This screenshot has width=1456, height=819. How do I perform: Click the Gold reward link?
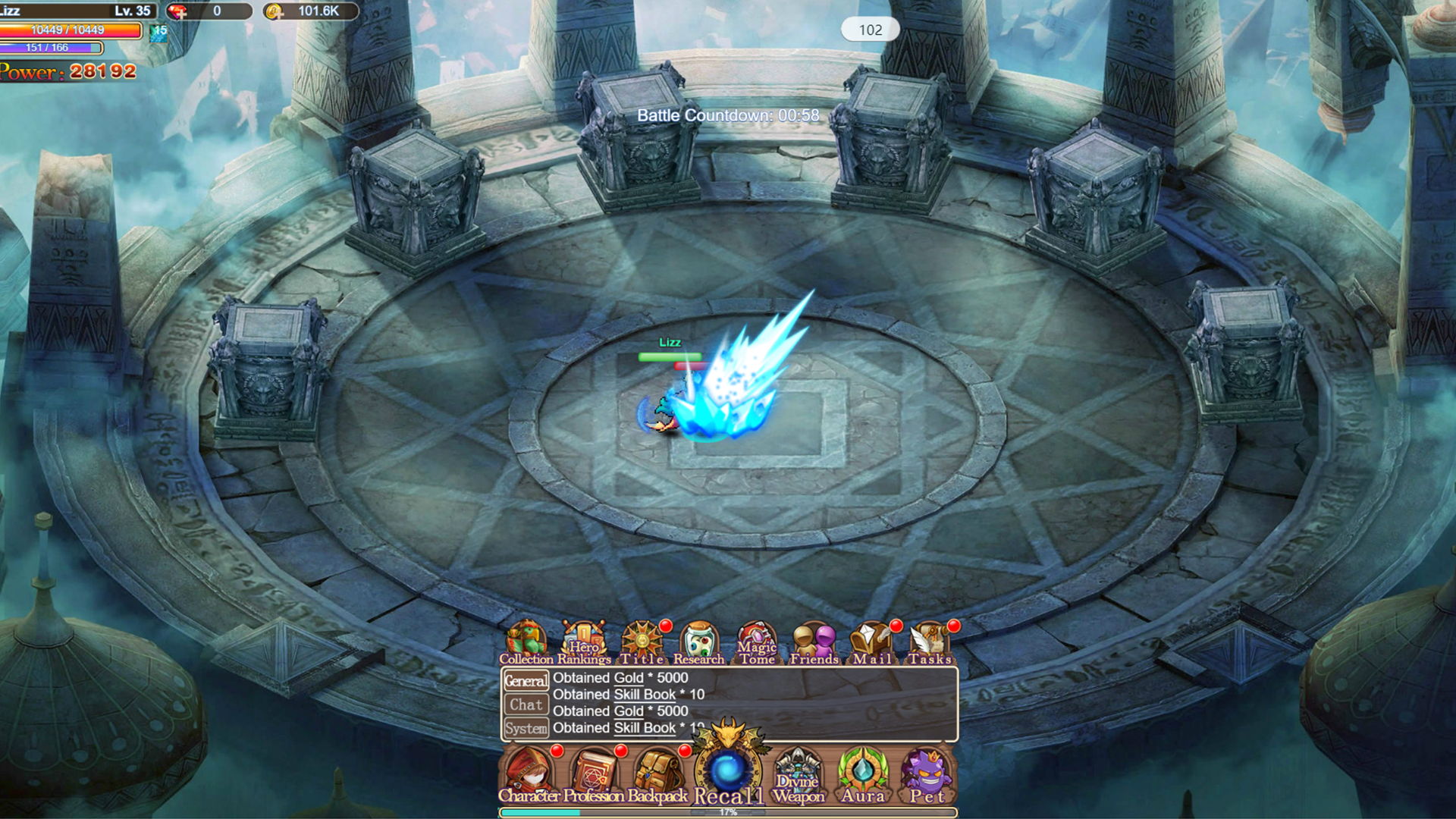click(x=628, y=678)
